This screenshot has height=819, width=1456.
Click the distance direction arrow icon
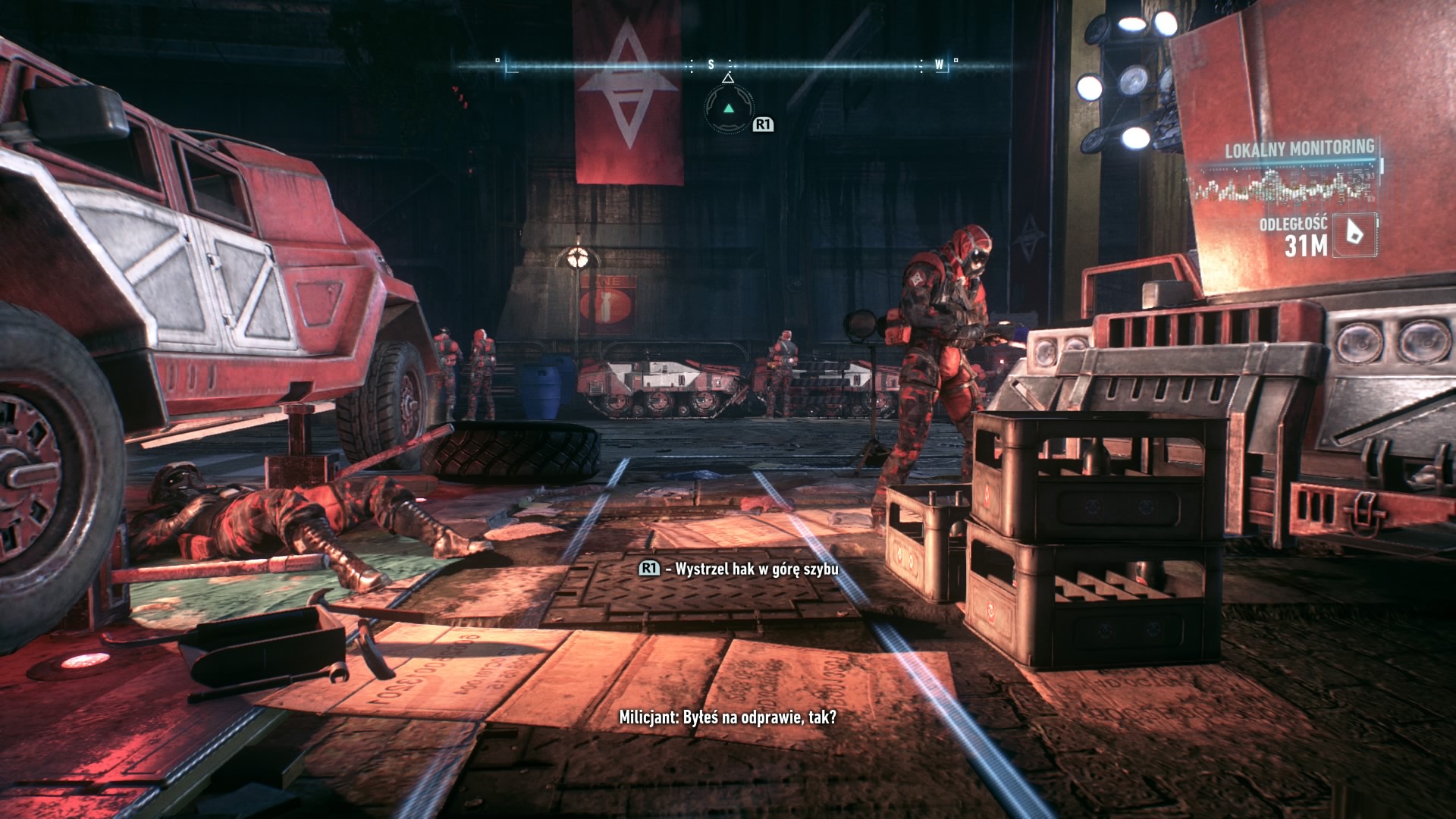1355,234
